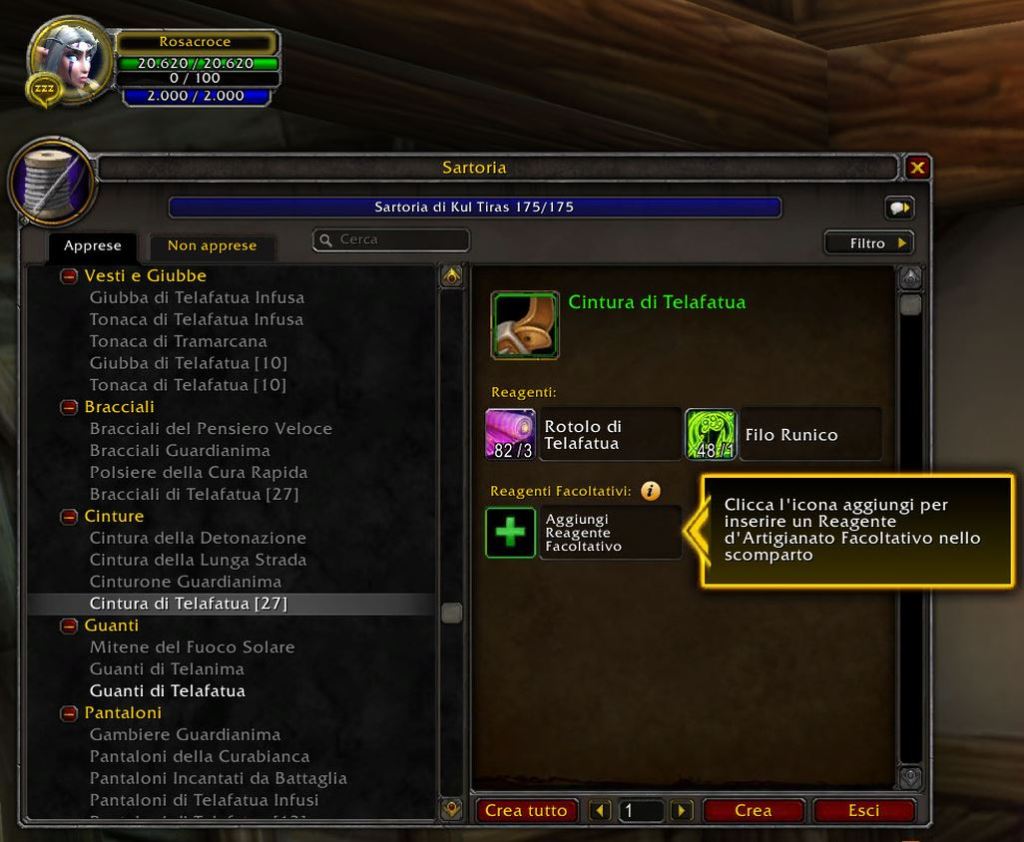Viewport: 1024px width, 842px height.
Task: Select the Cintura della Detonazione recipe
Action: (198, 538)
